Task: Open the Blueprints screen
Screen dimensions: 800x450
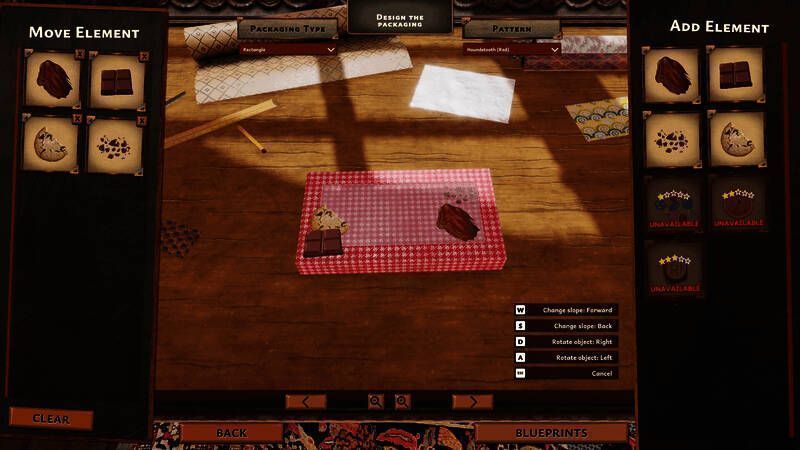Action: click(551, 433)
